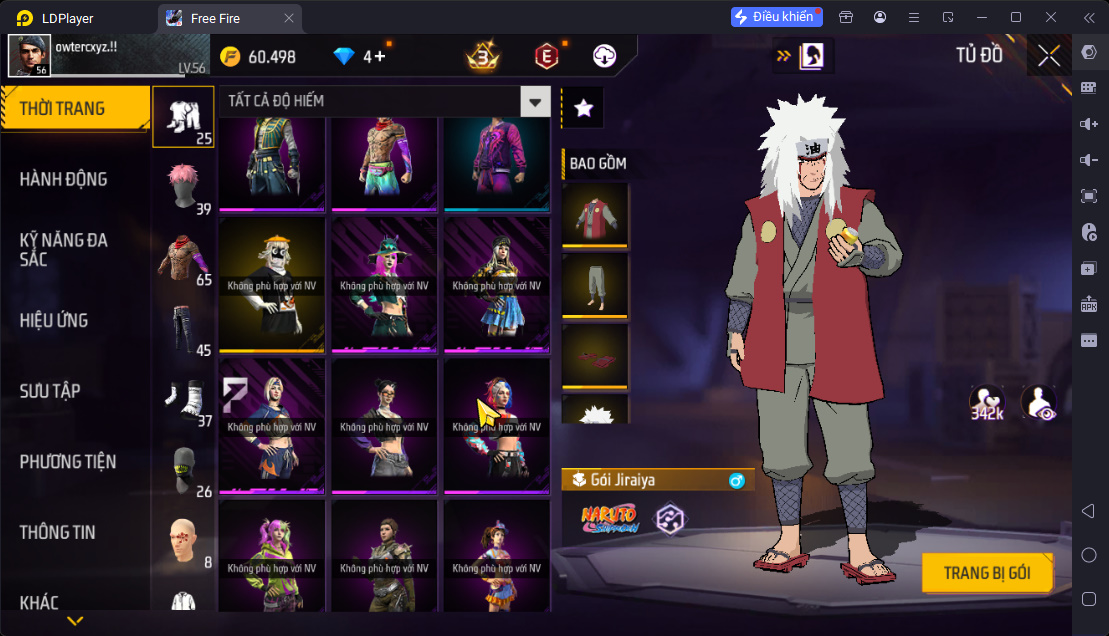Open the TẤT CẢ ĐỘ HIẾM rarity dropdown
This screenshot has height=636, width=1109.
(536, 101)
